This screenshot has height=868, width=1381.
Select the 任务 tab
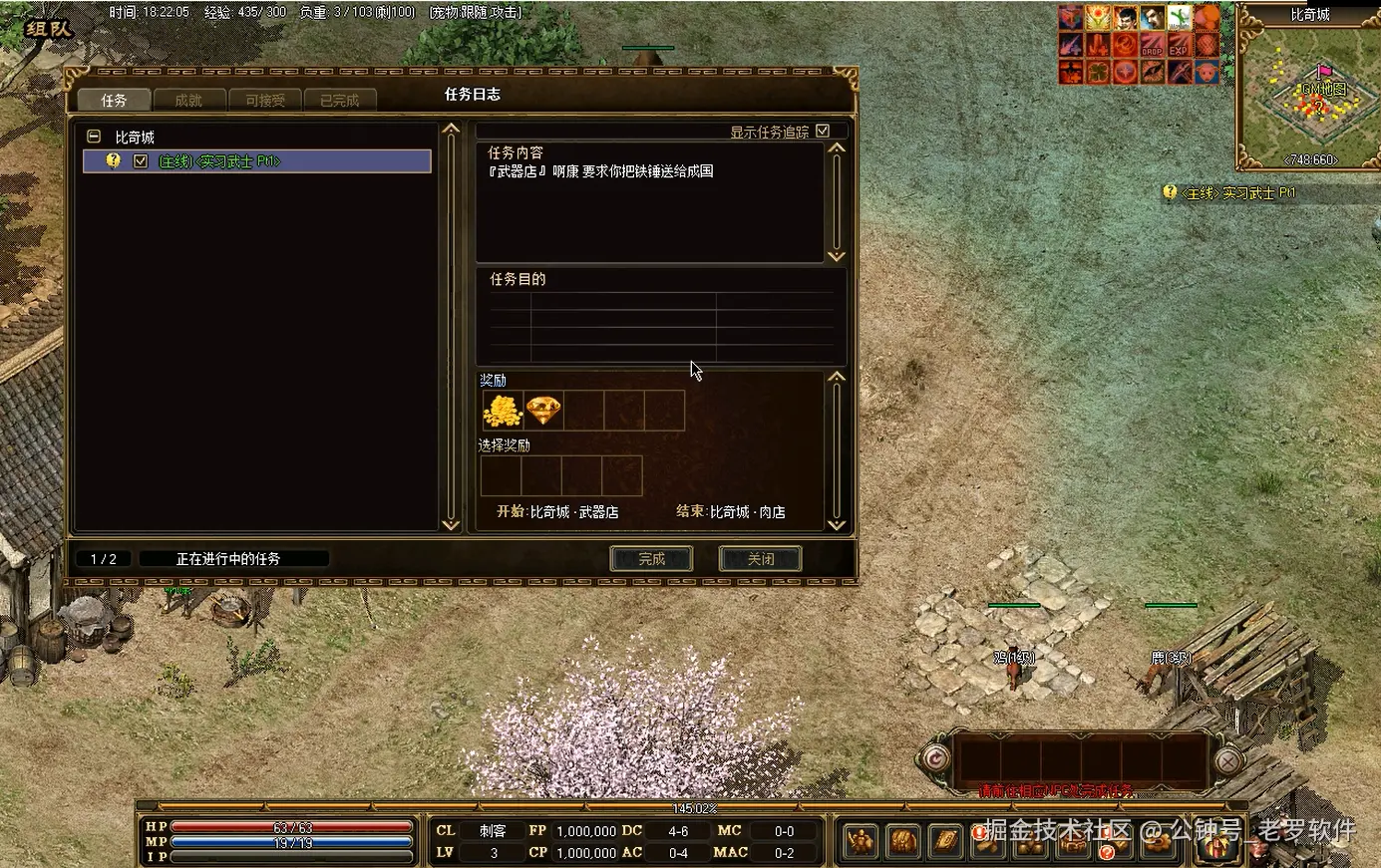coord(114,100)
